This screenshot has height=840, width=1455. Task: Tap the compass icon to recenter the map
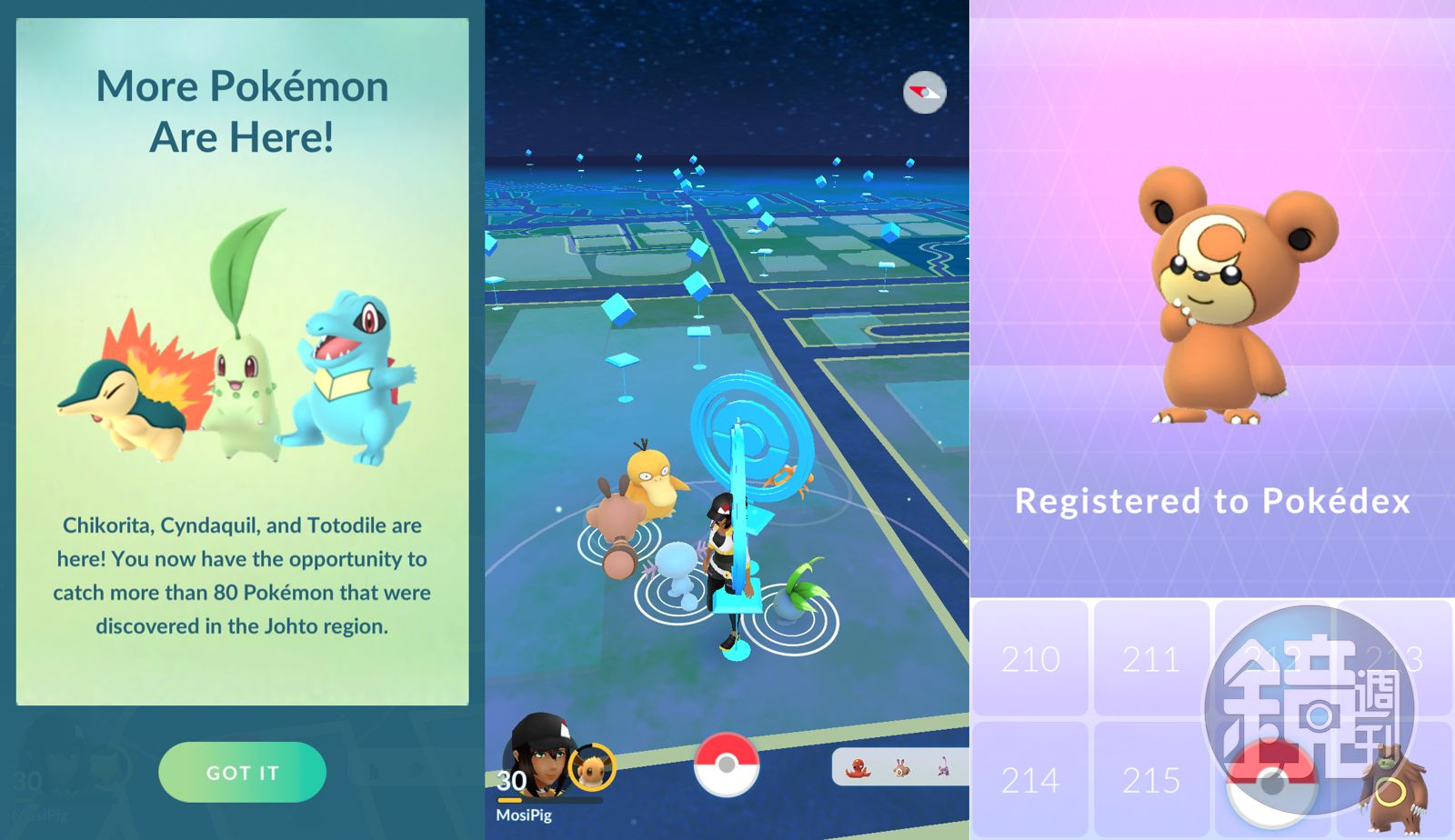[x=923, y=92]
